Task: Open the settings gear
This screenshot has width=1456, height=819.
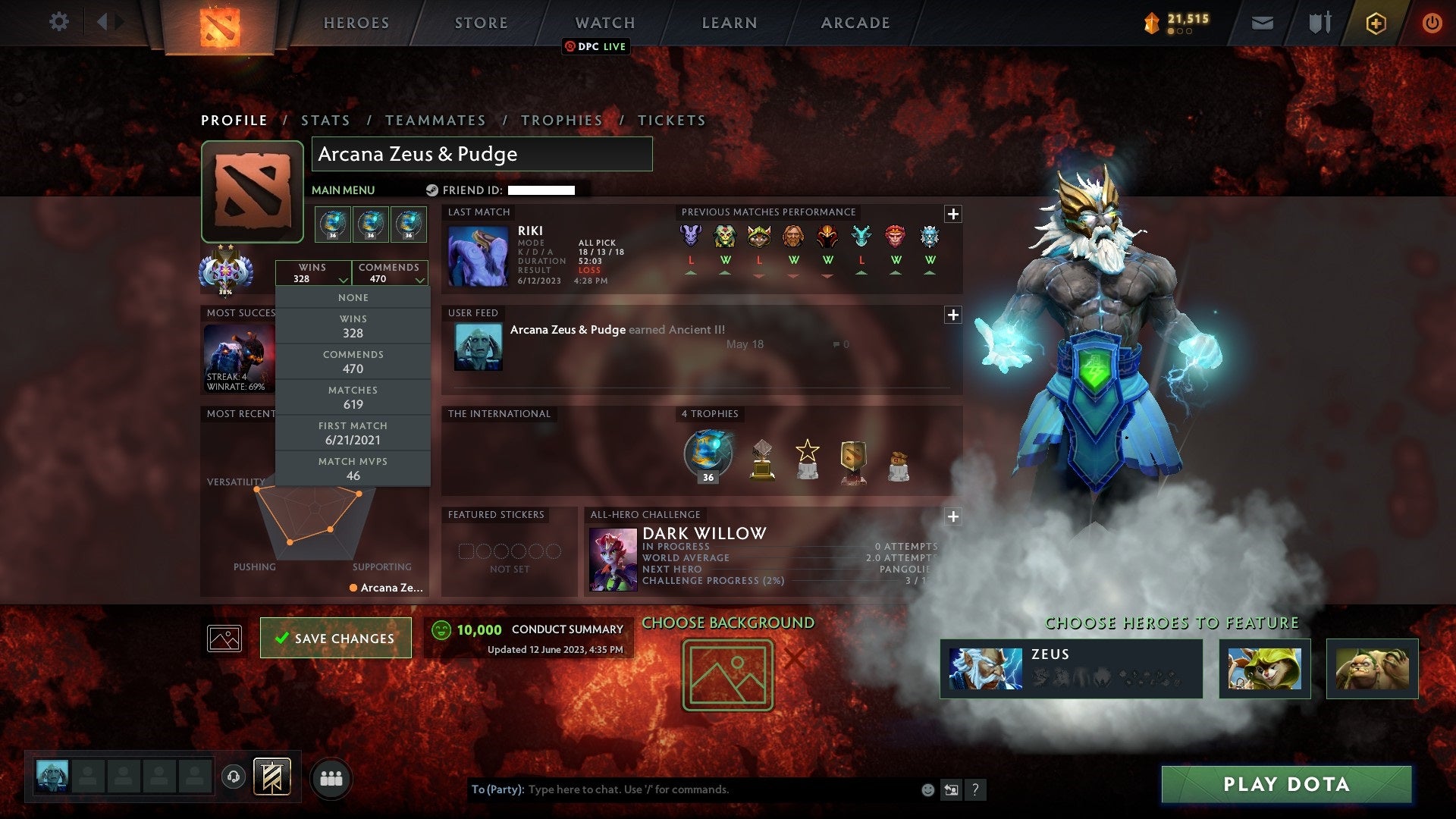Action: (58, 22)
